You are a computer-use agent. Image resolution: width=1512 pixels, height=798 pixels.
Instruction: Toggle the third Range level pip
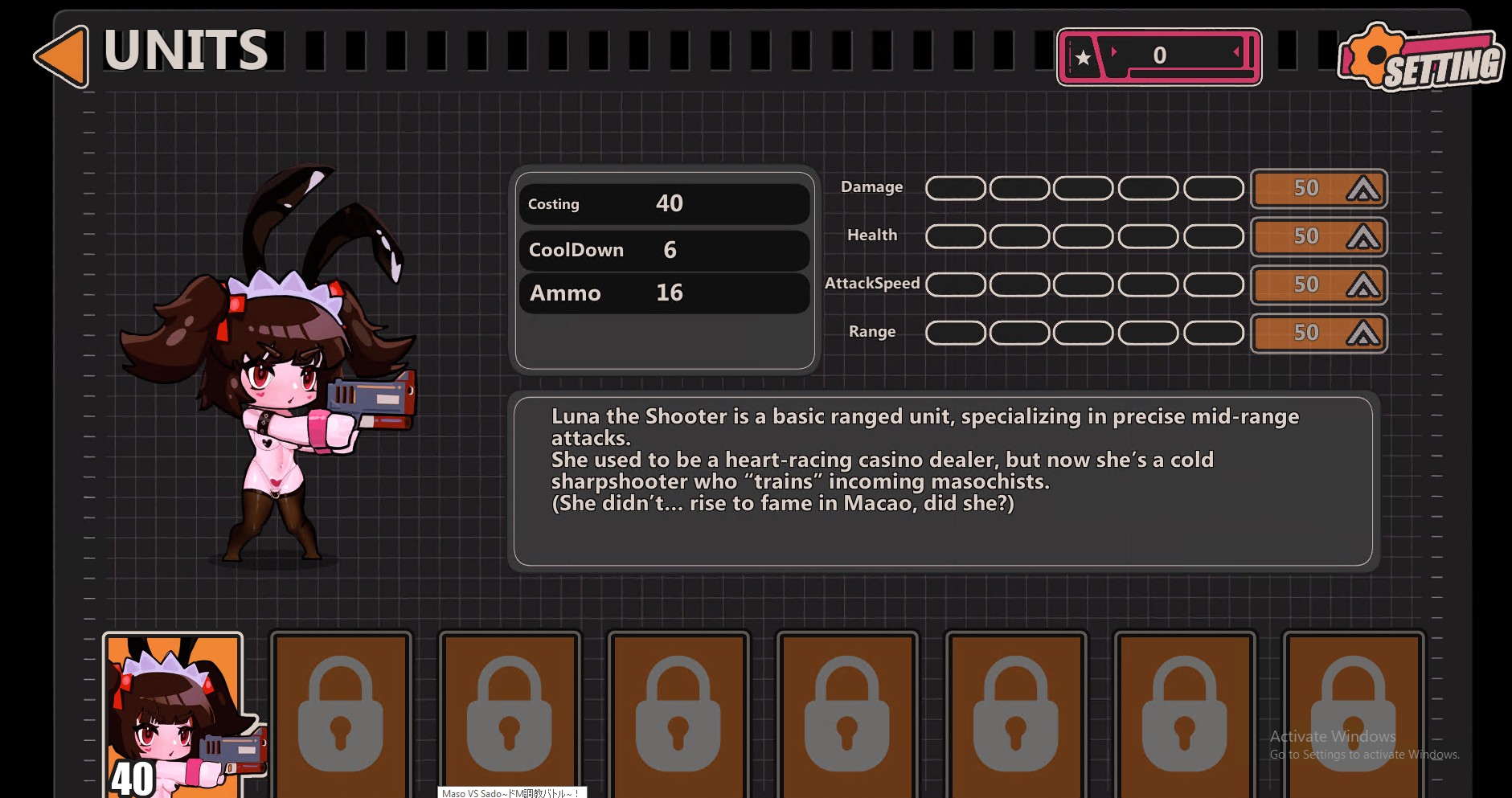click(1082, 332)
